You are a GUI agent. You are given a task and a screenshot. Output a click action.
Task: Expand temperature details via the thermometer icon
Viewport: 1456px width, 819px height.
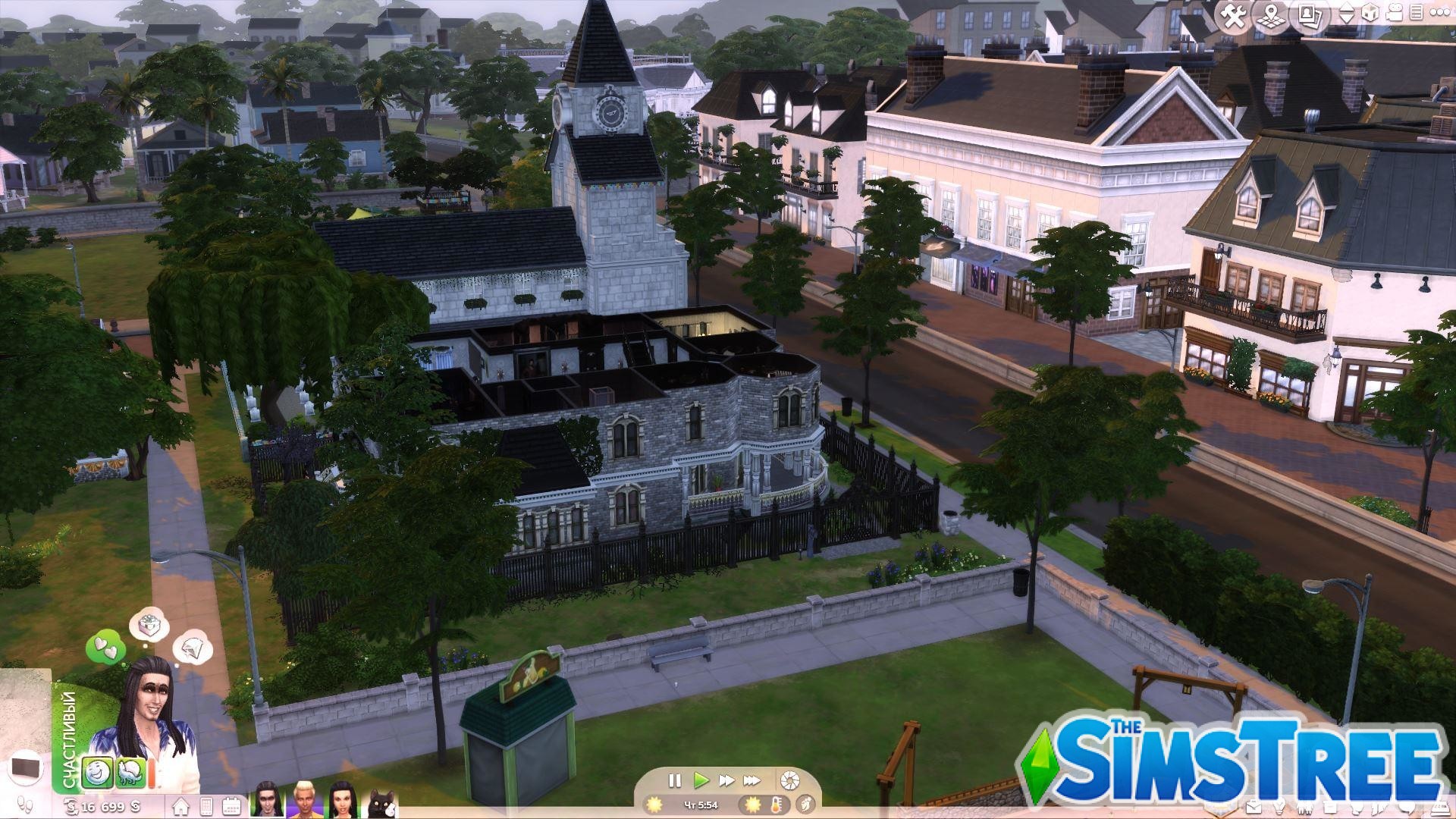[775, 804]
